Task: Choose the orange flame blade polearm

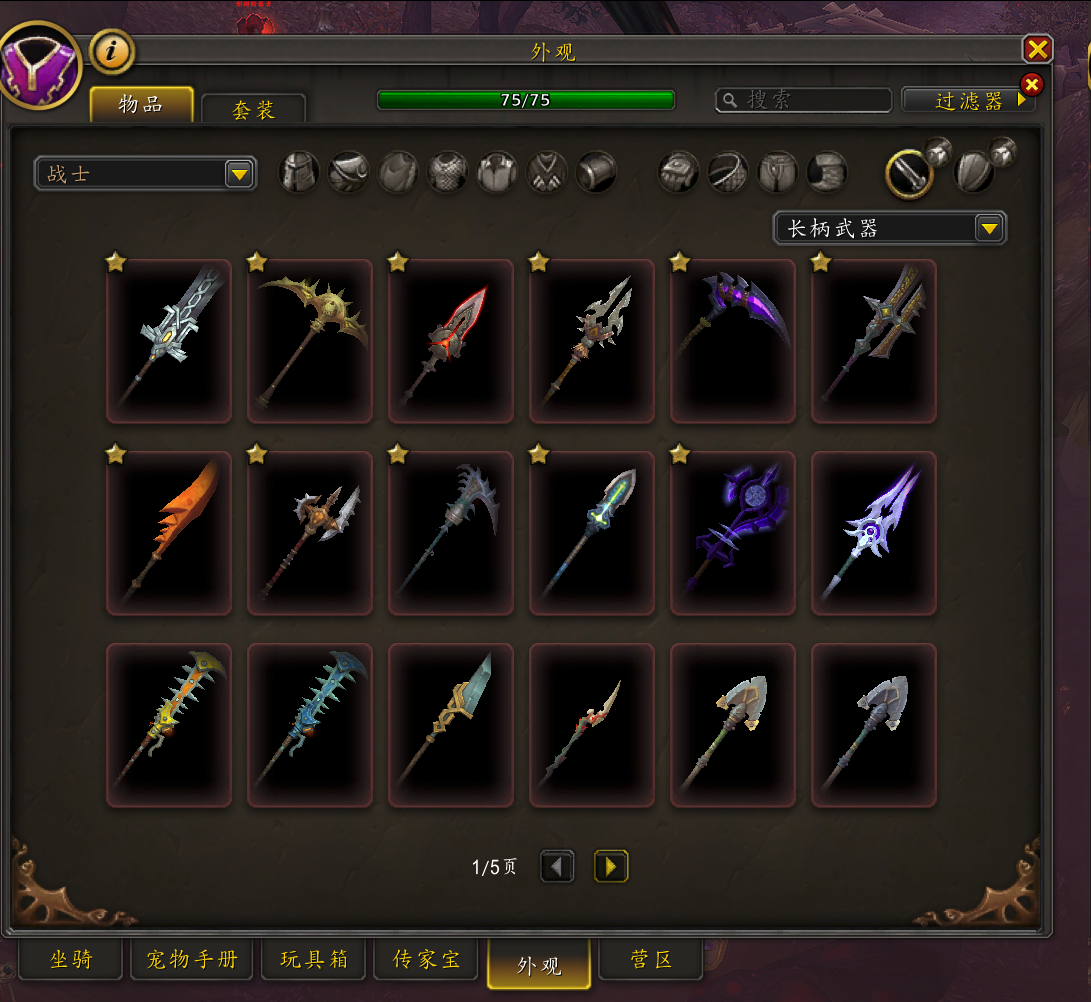Action: tap(169, 533)
